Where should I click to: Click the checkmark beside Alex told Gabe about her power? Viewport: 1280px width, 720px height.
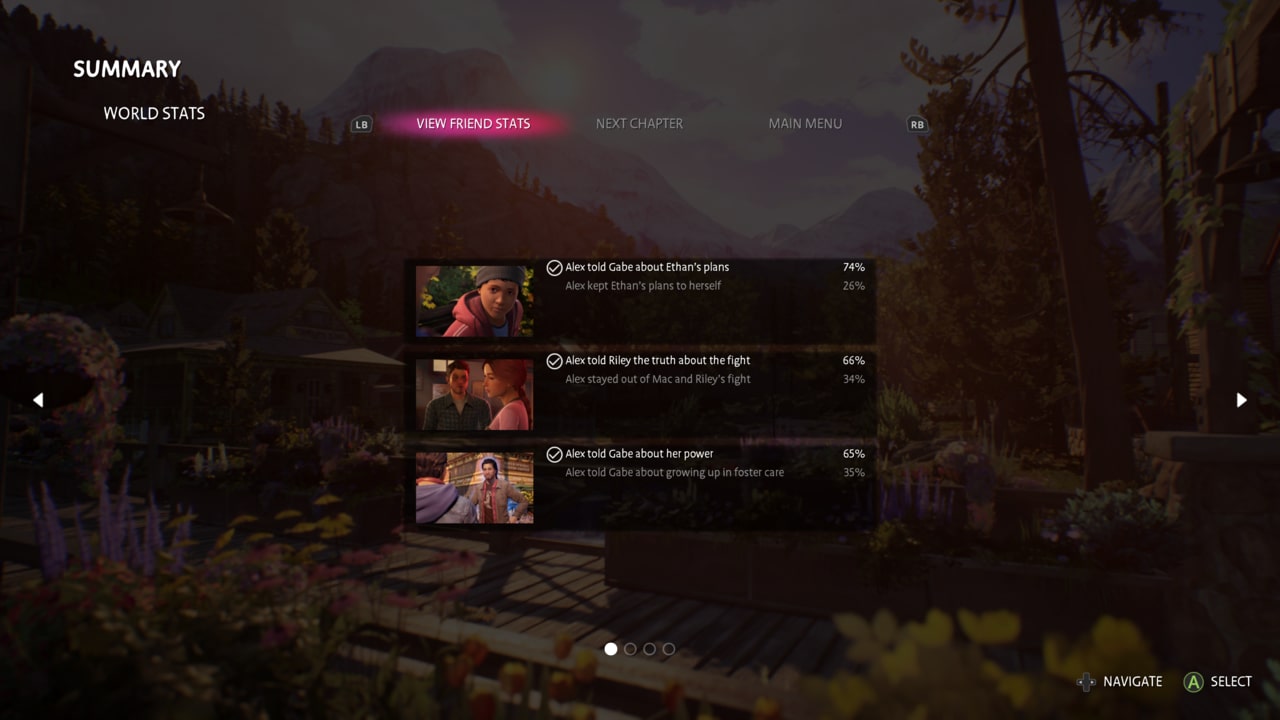(x=554, y=453)
